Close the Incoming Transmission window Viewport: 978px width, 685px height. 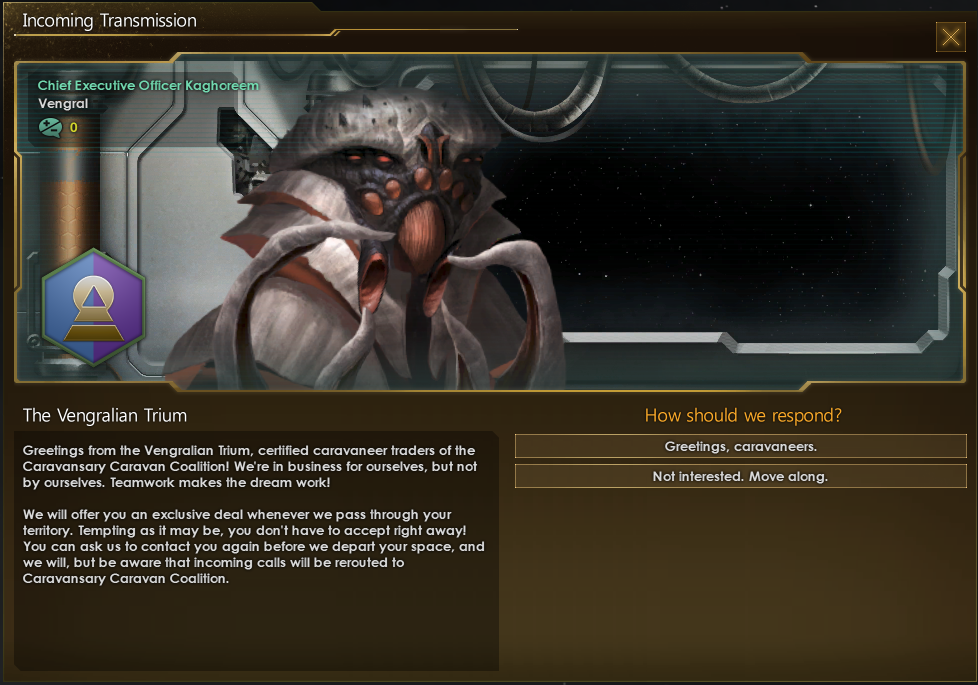tap(950, 38)
